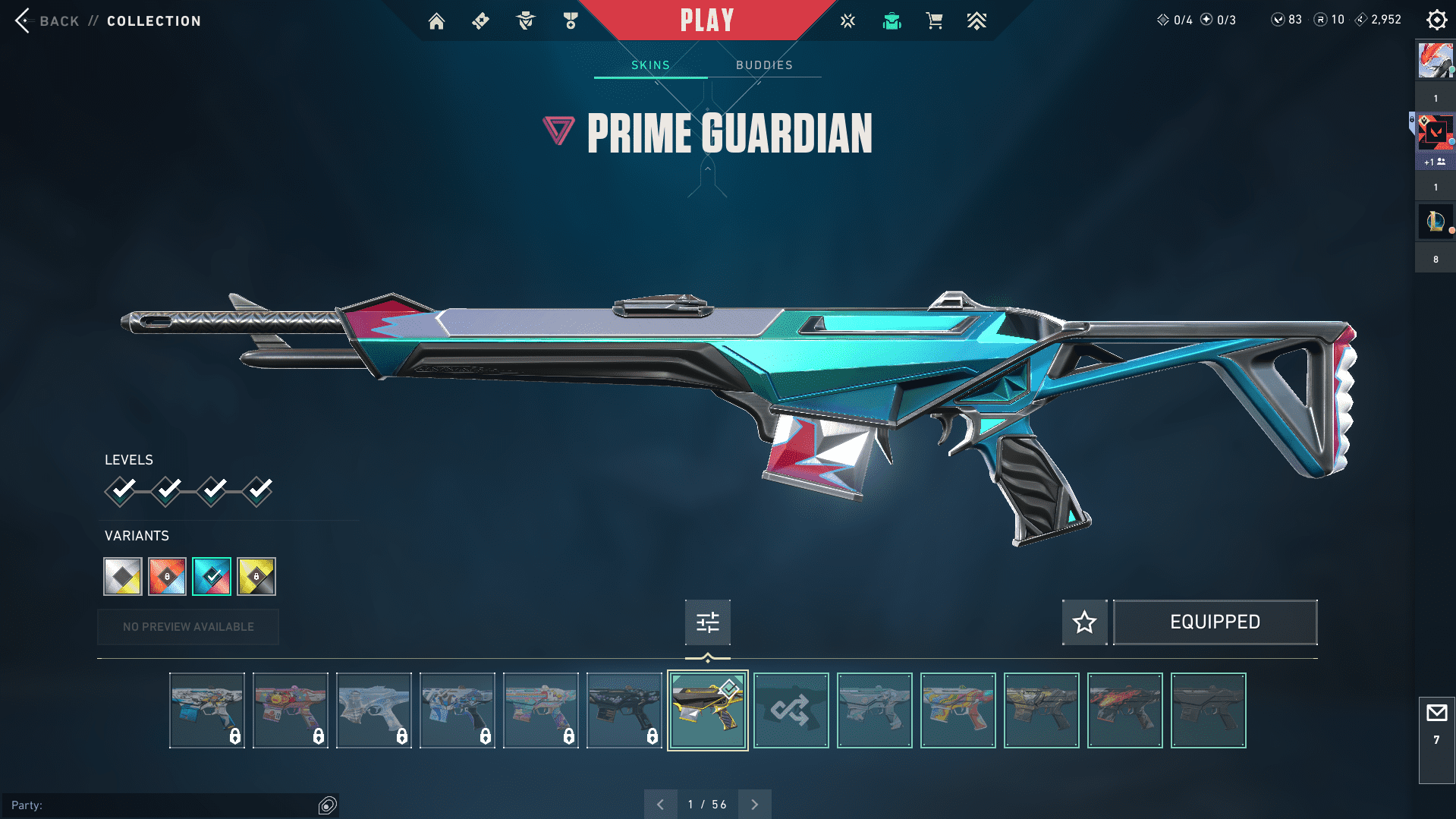Viewport: 1456px width, 819px height.
Task: Click the red PLAY button
Action: 706,20
